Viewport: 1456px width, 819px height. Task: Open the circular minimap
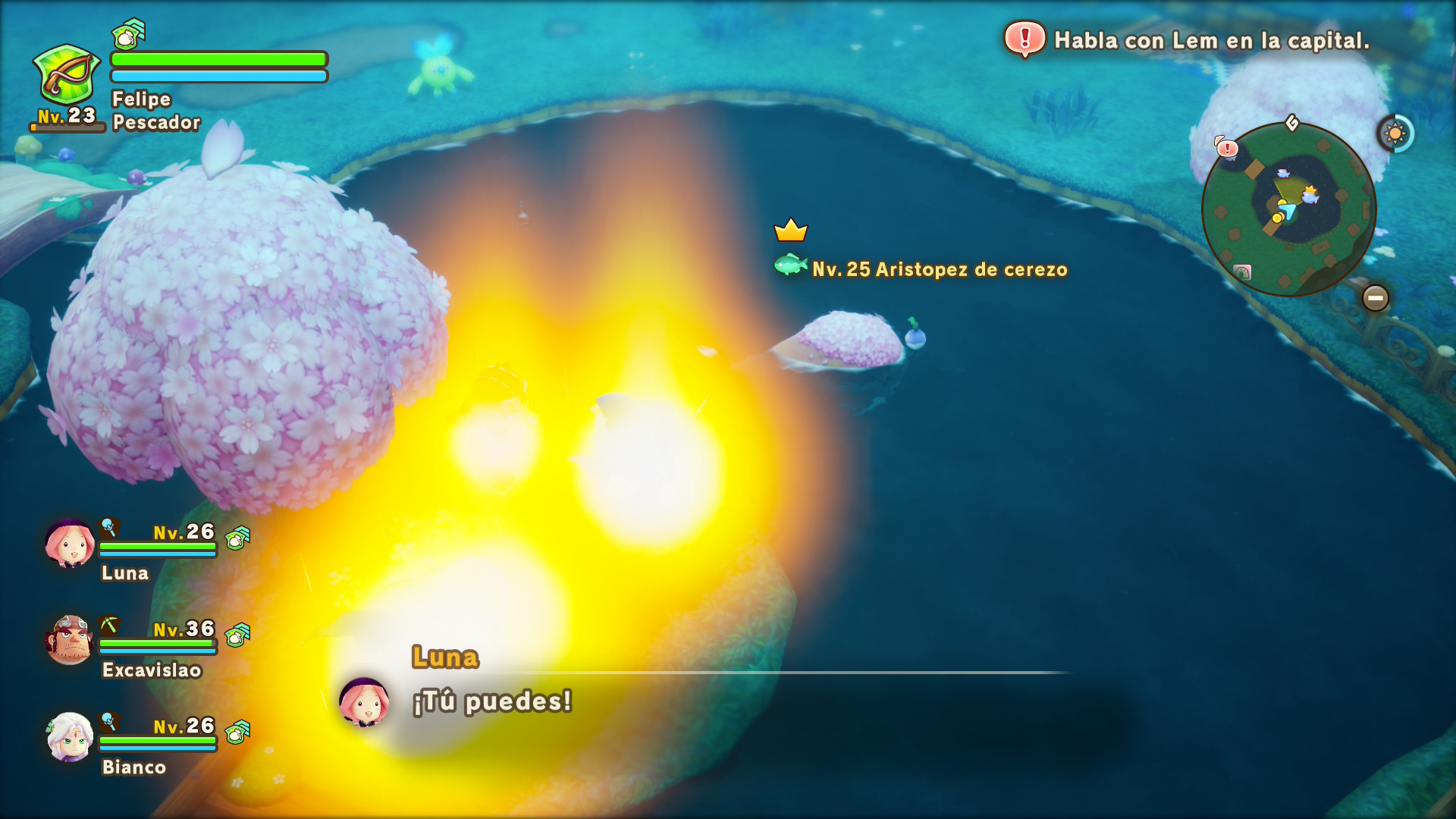(x=1288, y=209)
